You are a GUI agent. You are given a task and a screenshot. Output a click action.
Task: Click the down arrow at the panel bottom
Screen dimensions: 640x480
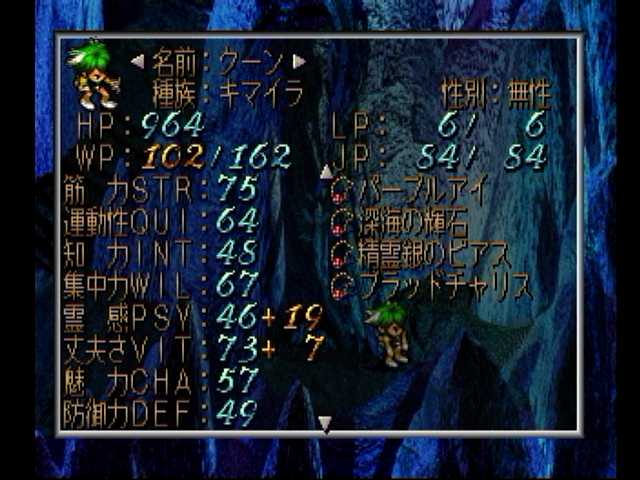pyautogui.click(x=324, y=424)
